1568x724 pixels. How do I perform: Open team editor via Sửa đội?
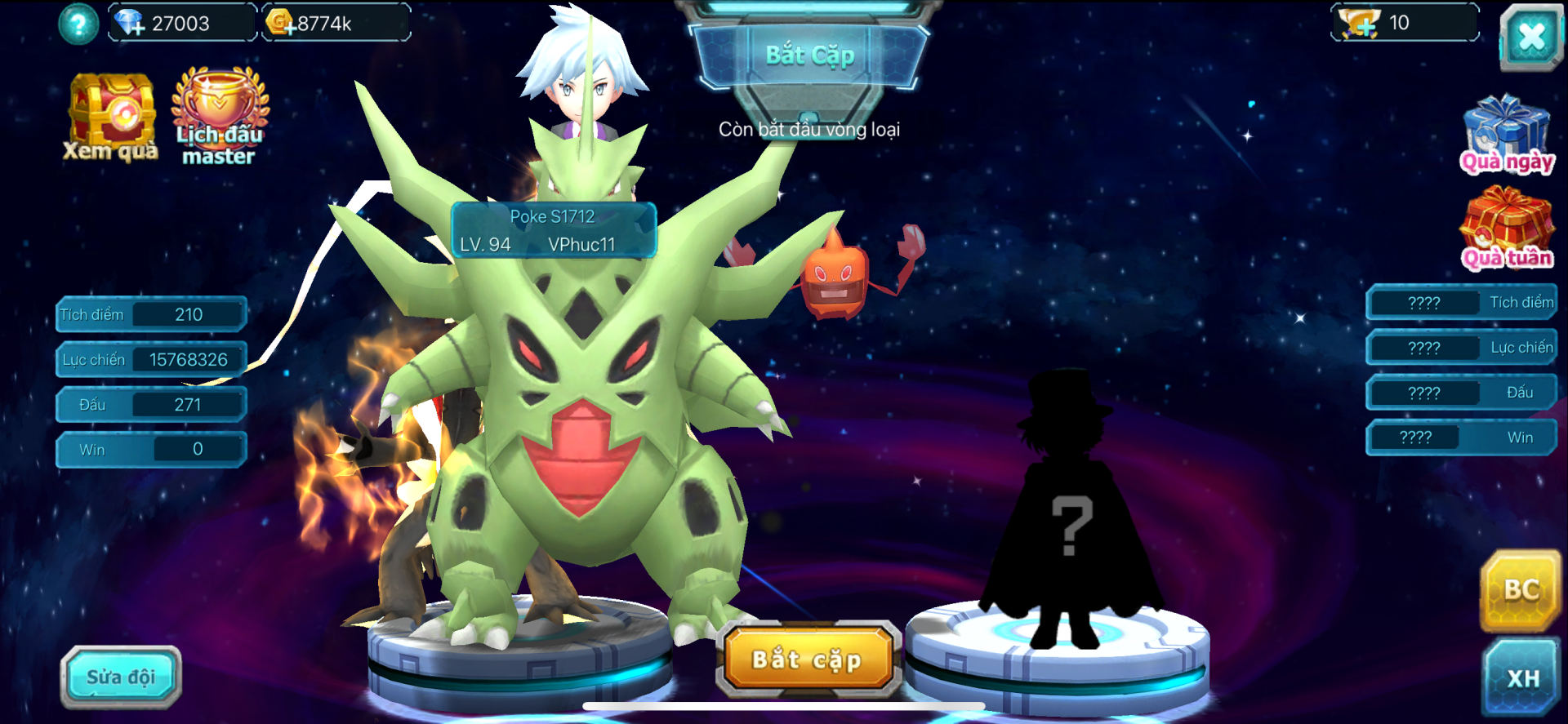pyautogui.click(x=121, y=677)
